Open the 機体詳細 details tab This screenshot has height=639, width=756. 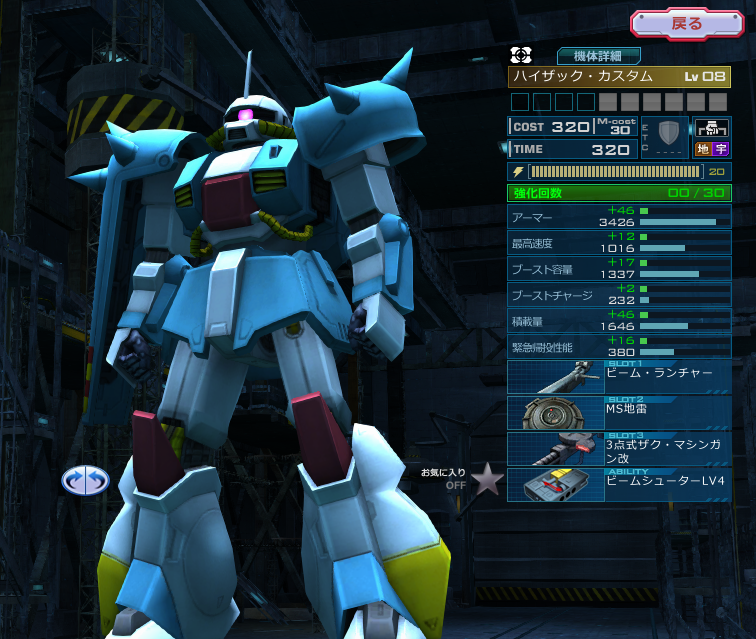pos(599,56)
